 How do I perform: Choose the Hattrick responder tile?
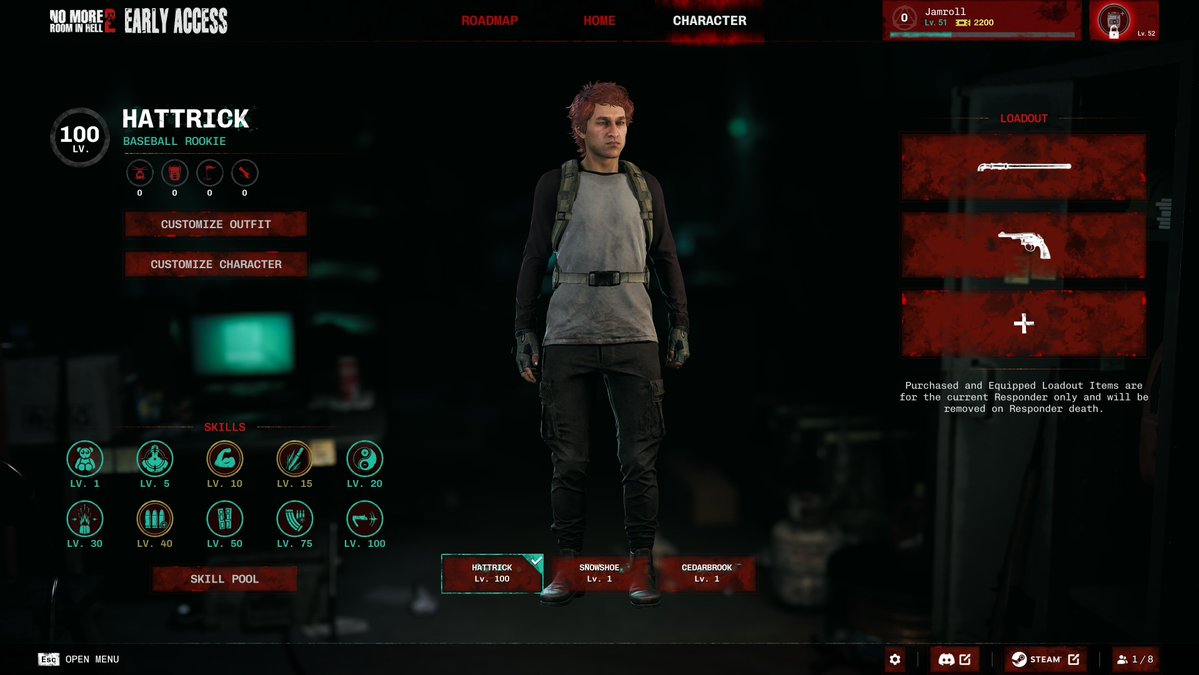tap(492, 573)
